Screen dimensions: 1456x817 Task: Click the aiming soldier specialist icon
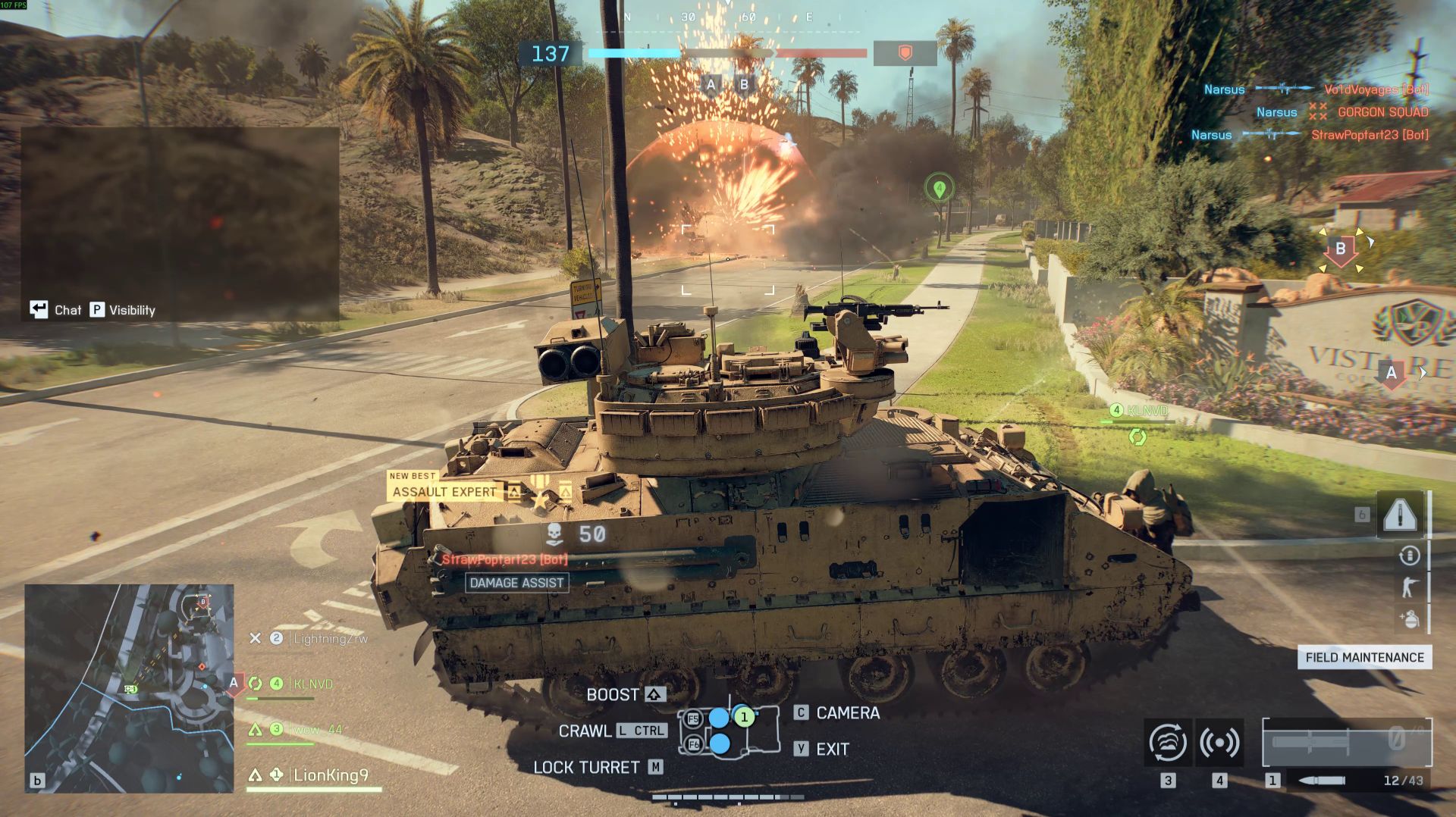pos(1409,587)
